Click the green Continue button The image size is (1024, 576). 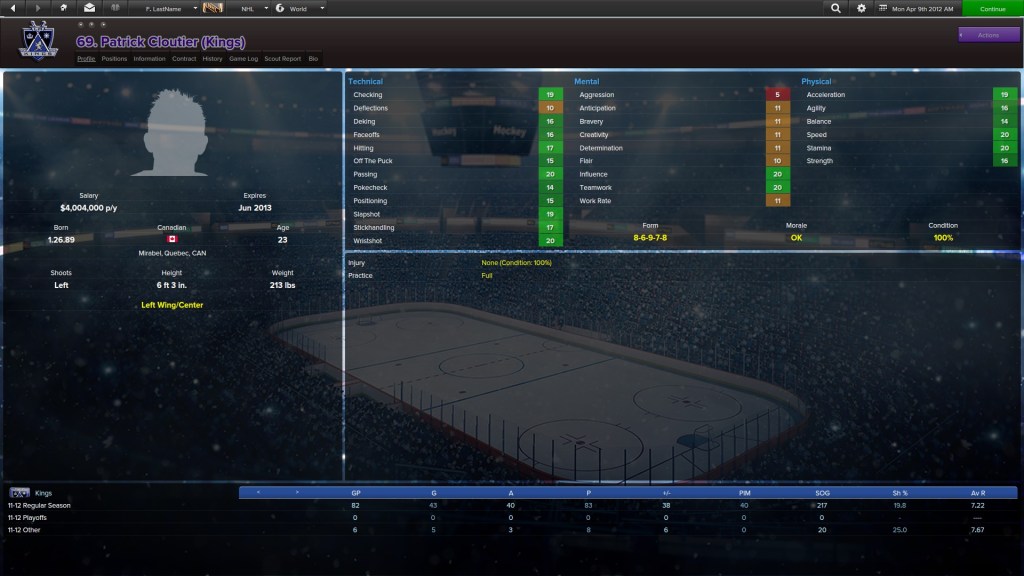coord(992,8)
